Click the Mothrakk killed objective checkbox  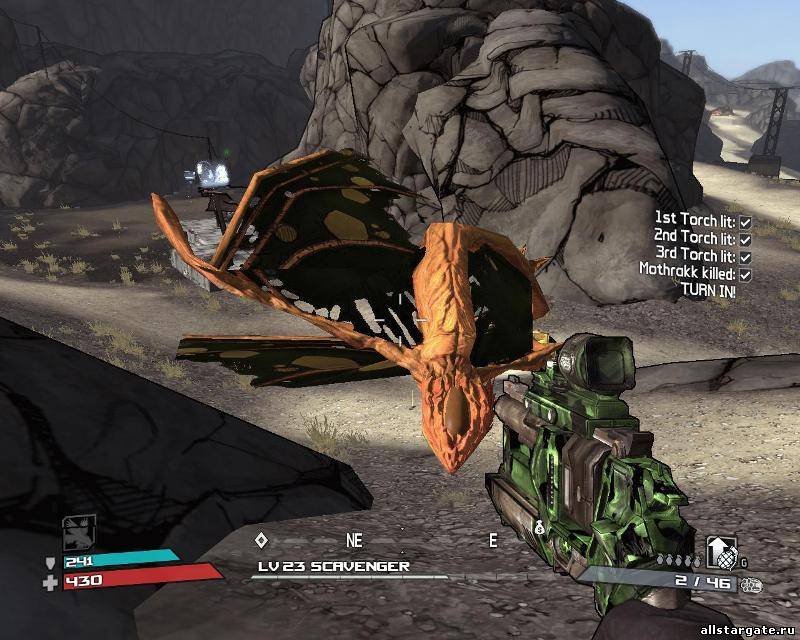pos(745,273)
